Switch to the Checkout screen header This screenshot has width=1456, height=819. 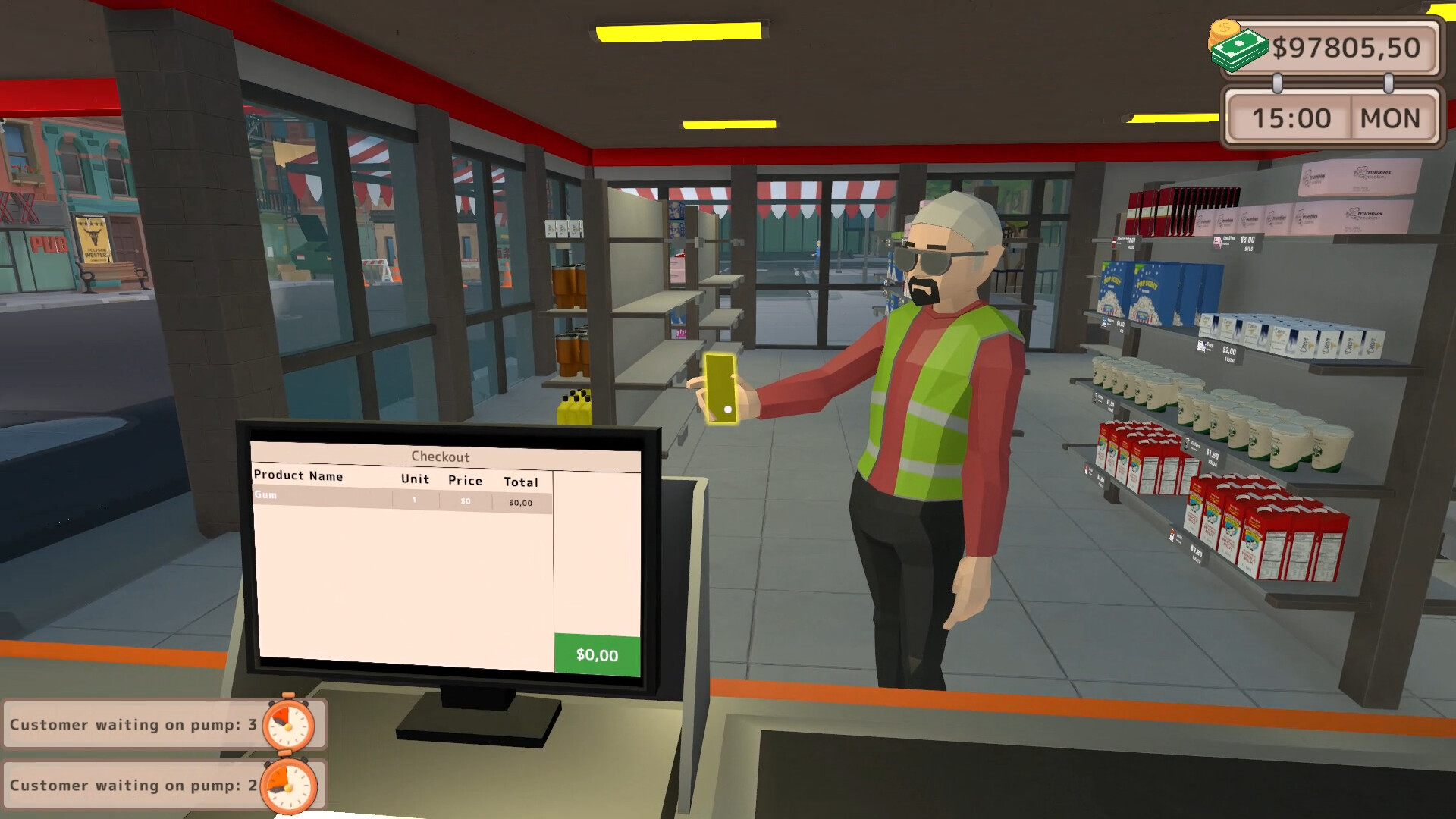click(440, 457)
